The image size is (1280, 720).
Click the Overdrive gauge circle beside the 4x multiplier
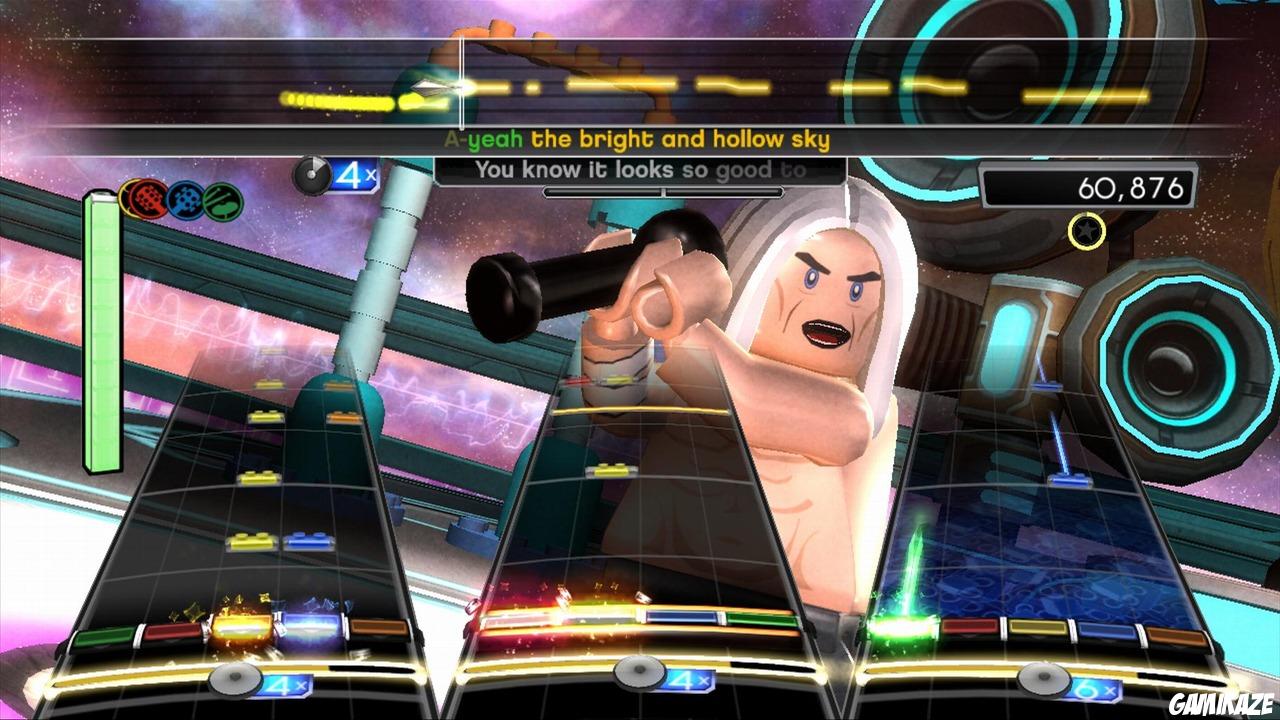click(x=312, y=174)
